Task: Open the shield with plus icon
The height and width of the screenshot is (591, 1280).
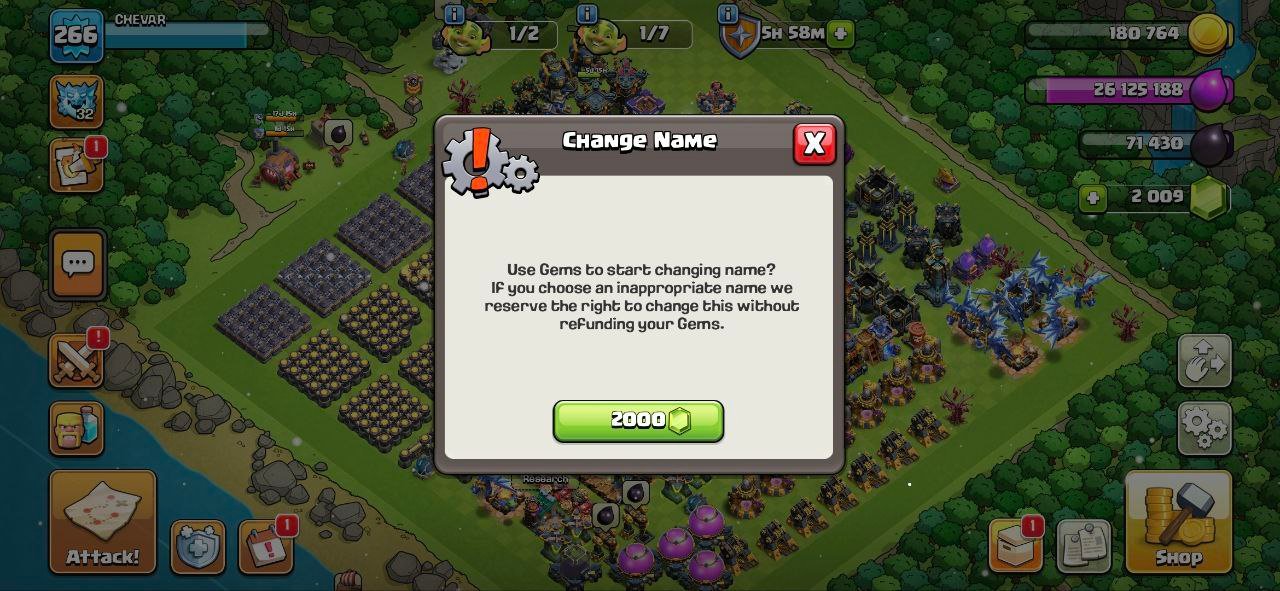Action: click(x=198, y=547)
